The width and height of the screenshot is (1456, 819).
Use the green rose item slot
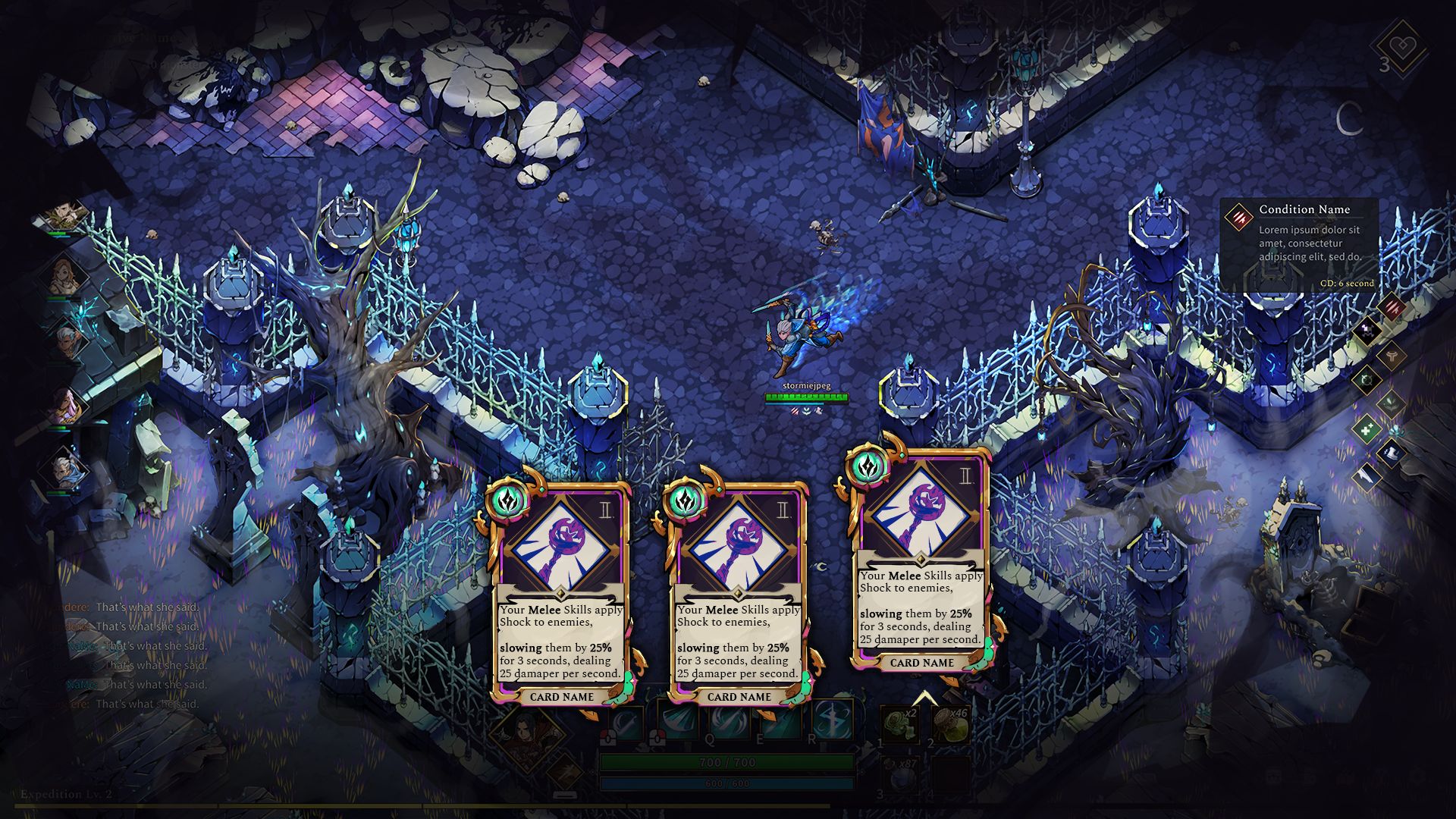(x=900, y=724)
